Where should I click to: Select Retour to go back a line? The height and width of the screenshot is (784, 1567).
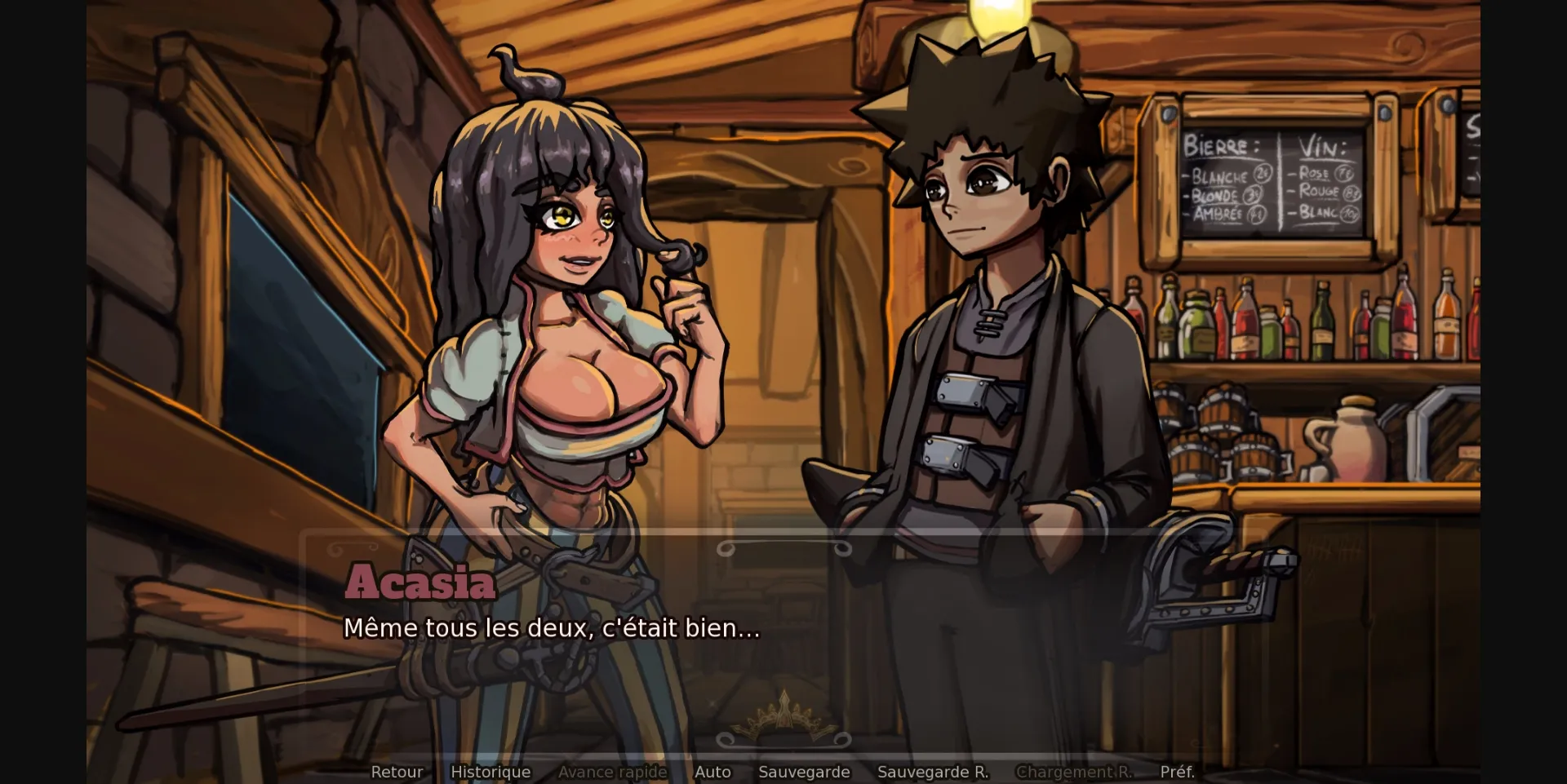coord(397,771)
